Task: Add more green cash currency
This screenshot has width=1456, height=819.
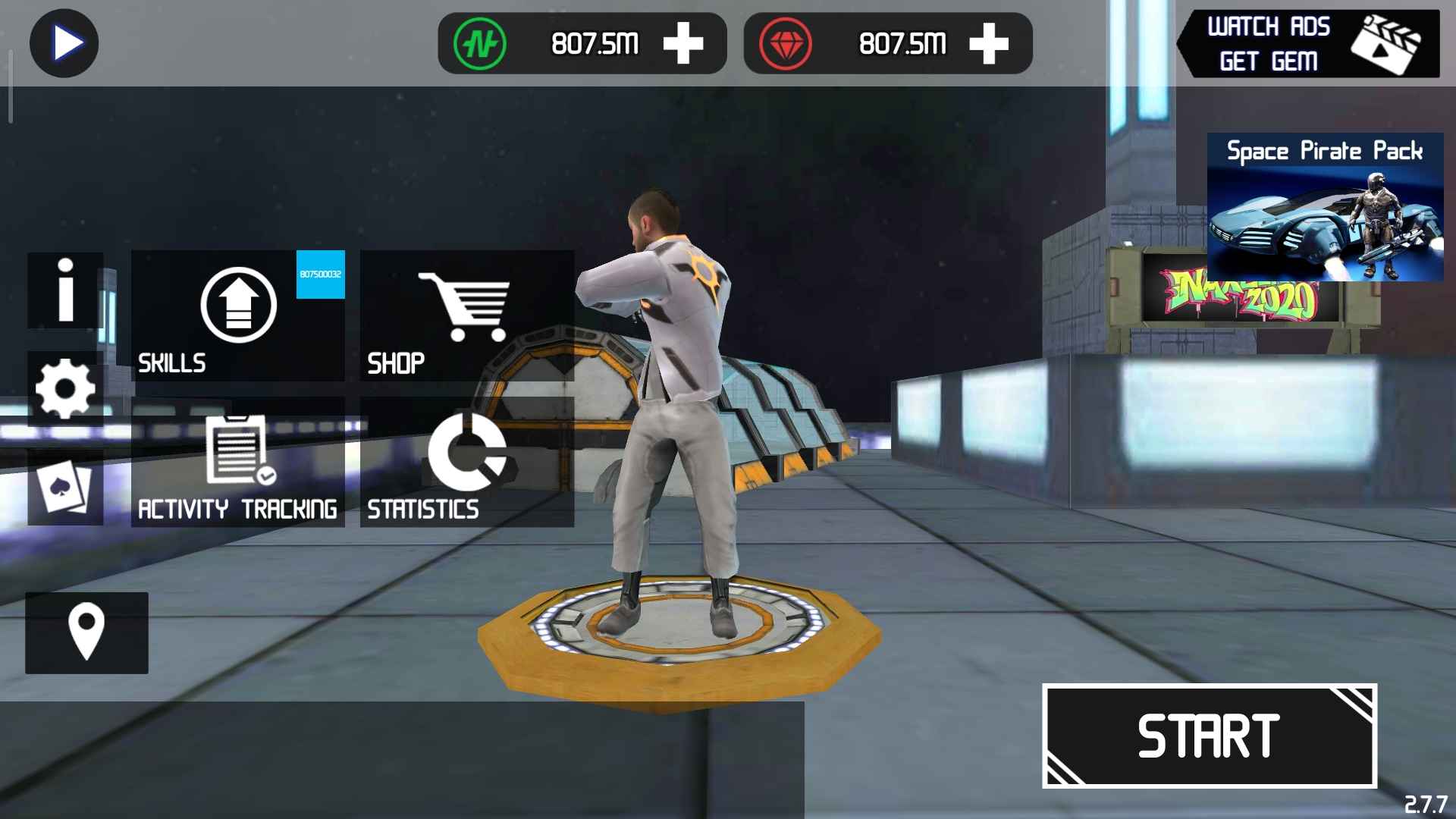Action: [x=683, y=44]
